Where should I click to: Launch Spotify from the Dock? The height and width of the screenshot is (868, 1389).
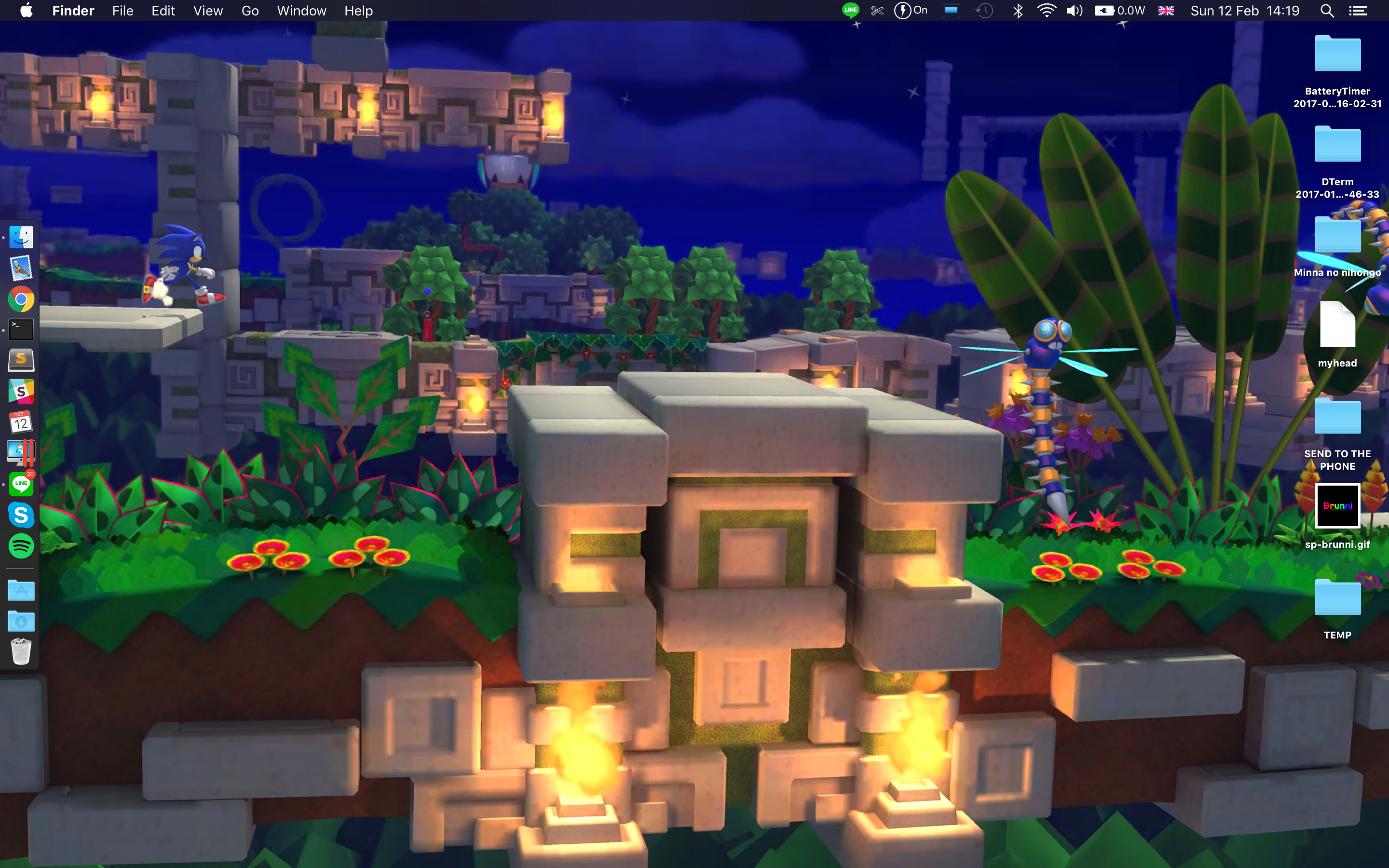21,545
